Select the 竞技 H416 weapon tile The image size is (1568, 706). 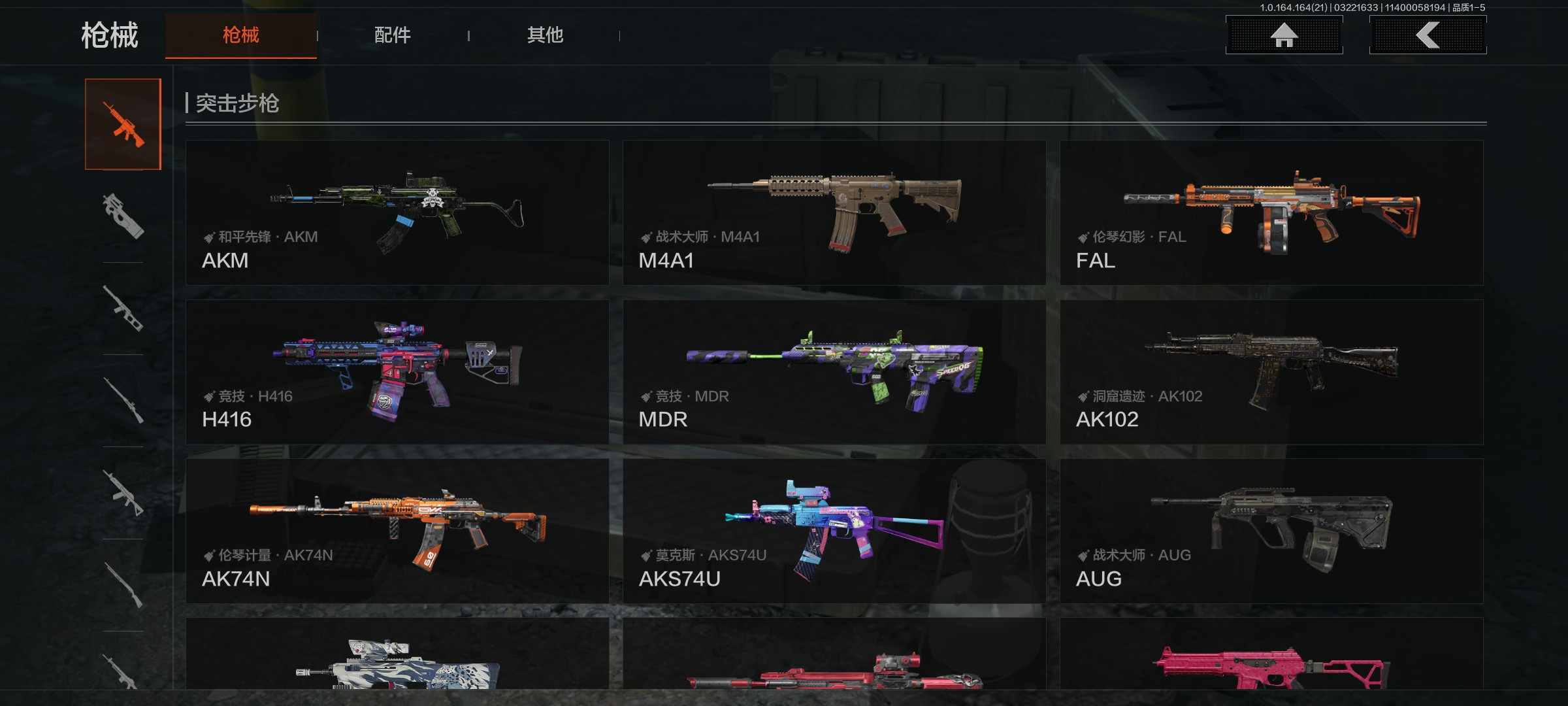397,372
